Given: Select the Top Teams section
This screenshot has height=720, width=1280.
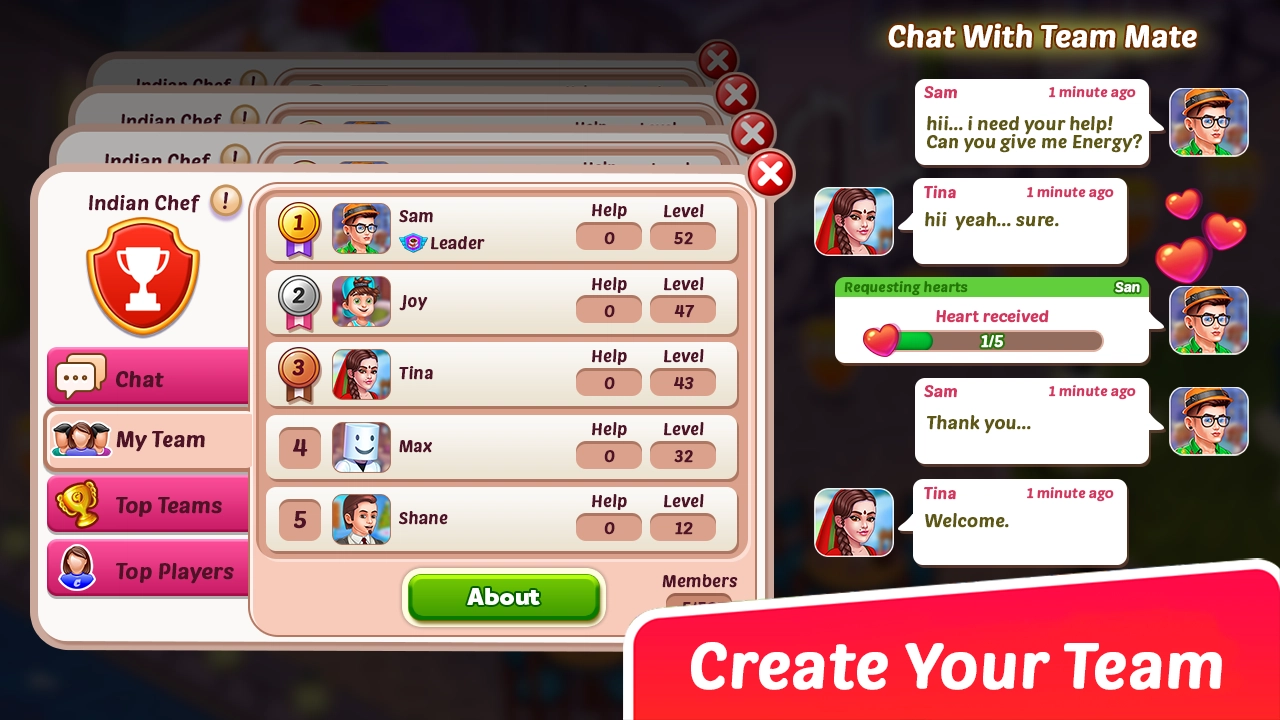Looking at the screenshot, I should tap(146, 505).
